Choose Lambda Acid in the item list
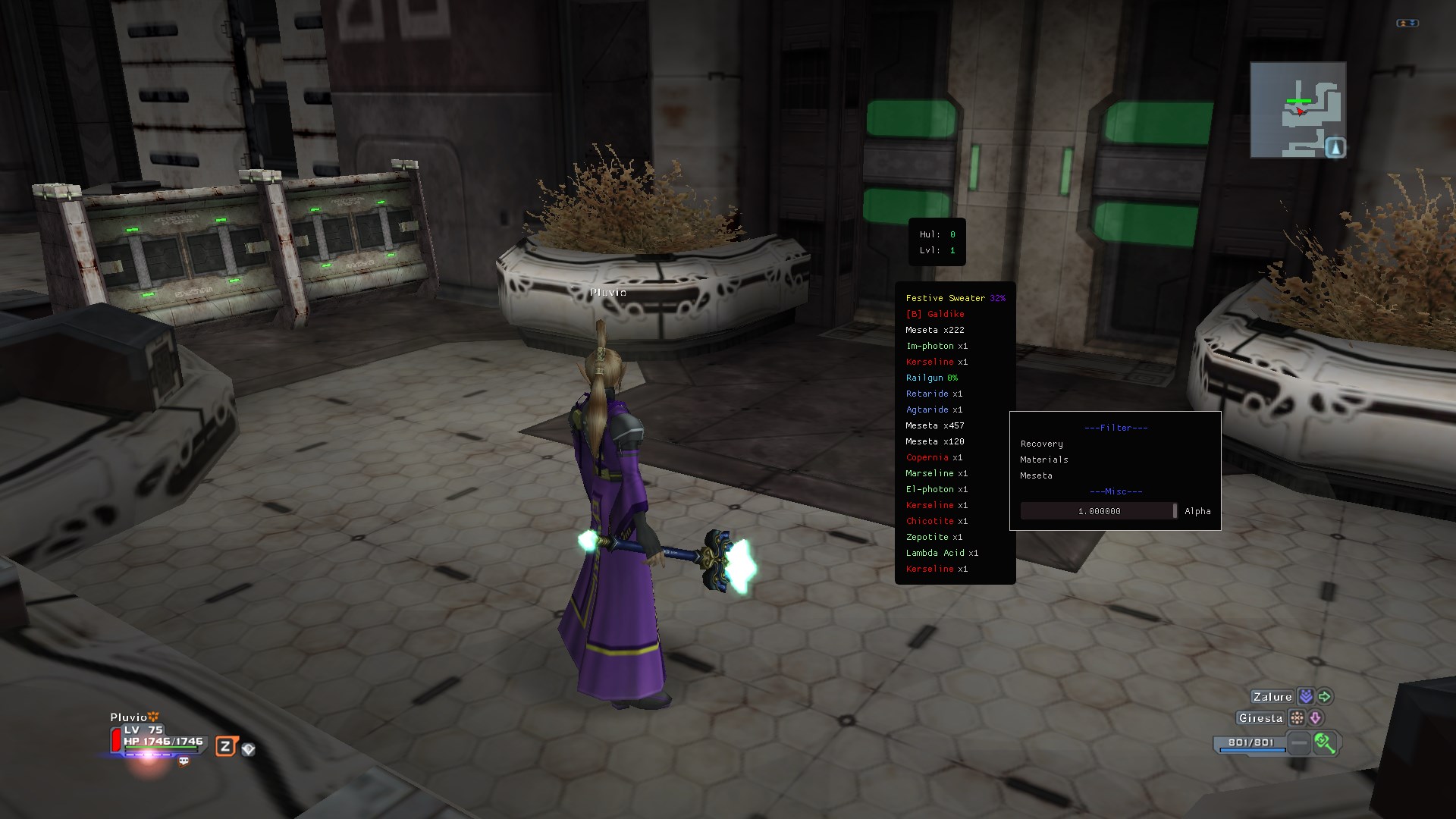The width and height of the screenshot is (1456, 819). pos(941,553)
